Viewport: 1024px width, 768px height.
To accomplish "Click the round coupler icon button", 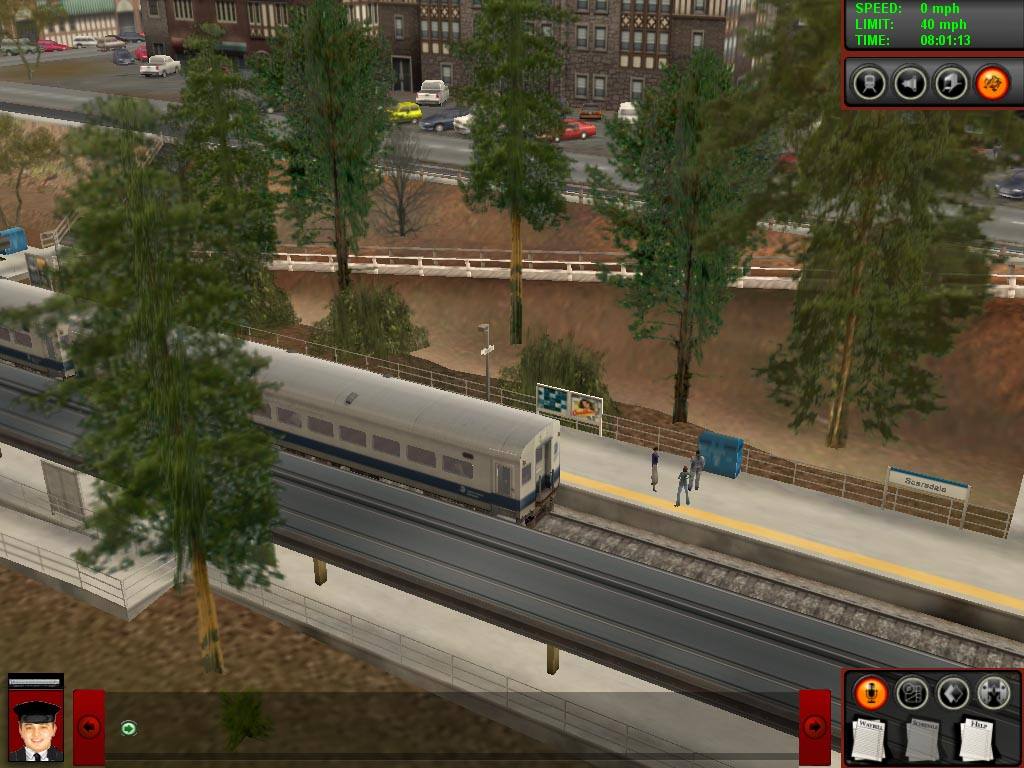I will (993, 693).
